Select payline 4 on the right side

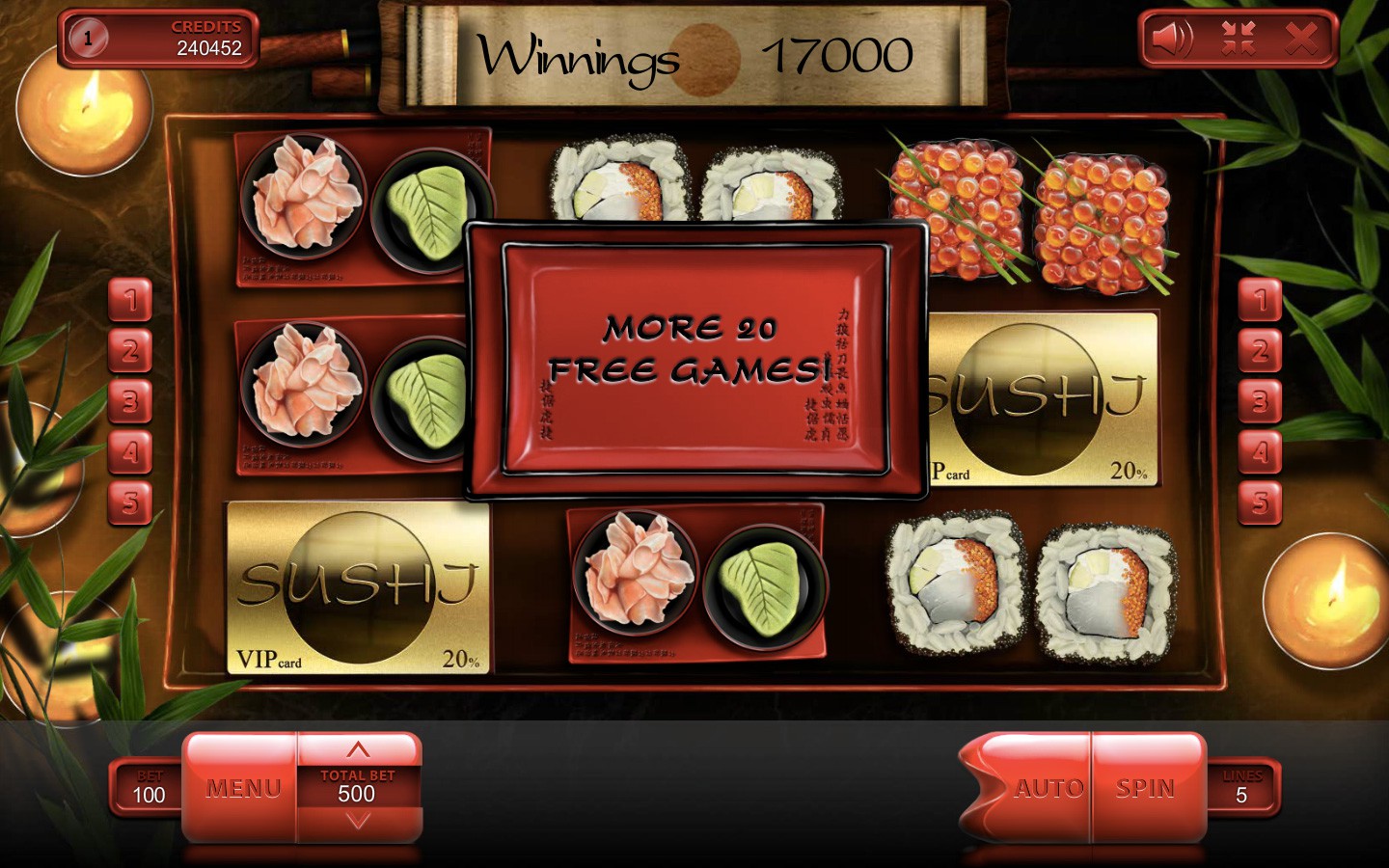(x=1259, y=452)
